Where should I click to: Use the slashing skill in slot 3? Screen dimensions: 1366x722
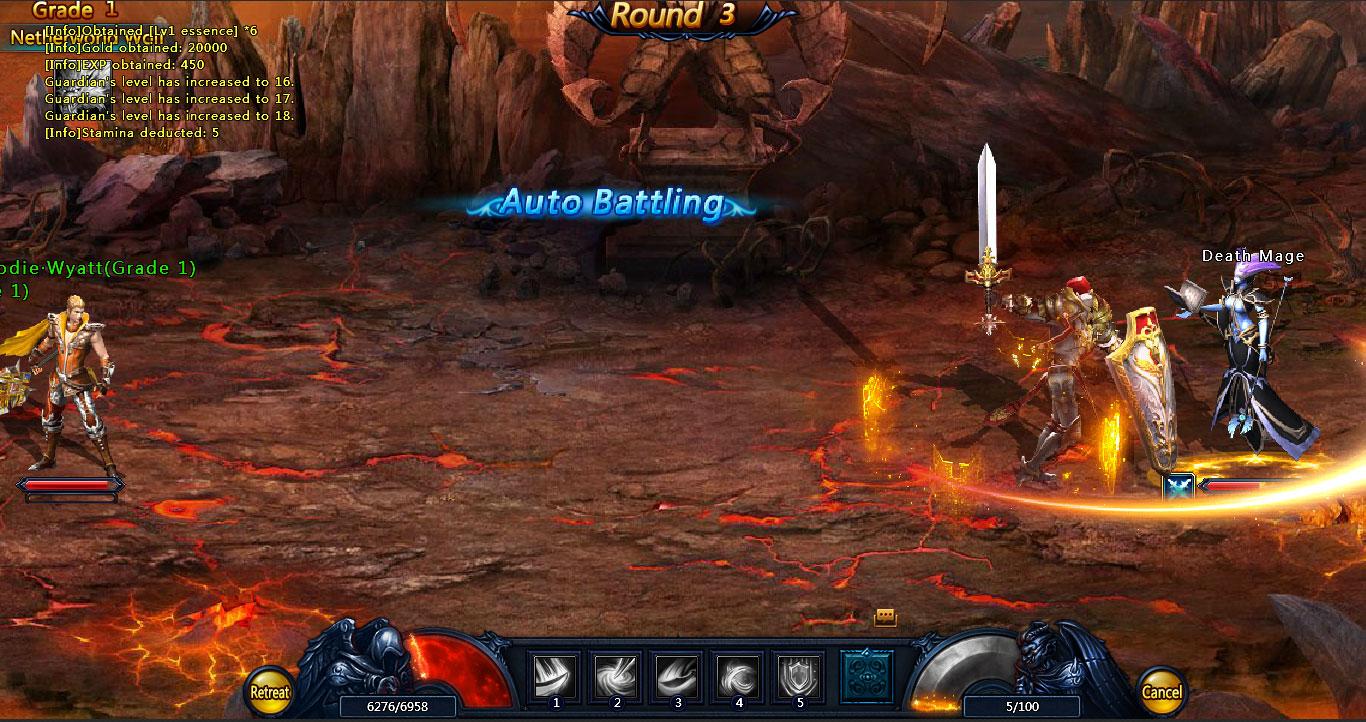[678, 676]
